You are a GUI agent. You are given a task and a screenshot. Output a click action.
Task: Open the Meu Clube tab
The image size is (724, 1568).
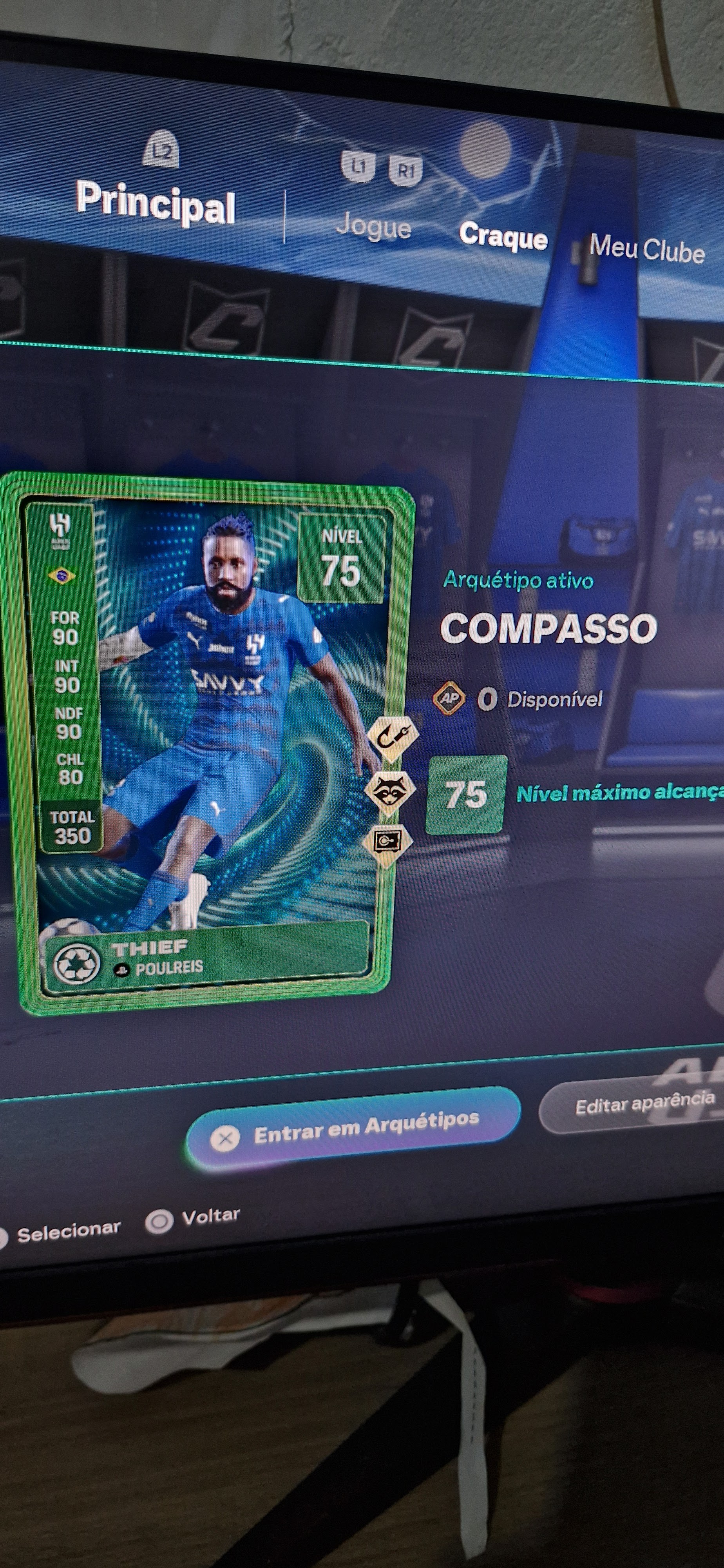pyautogui.click(x=646, y=249)
